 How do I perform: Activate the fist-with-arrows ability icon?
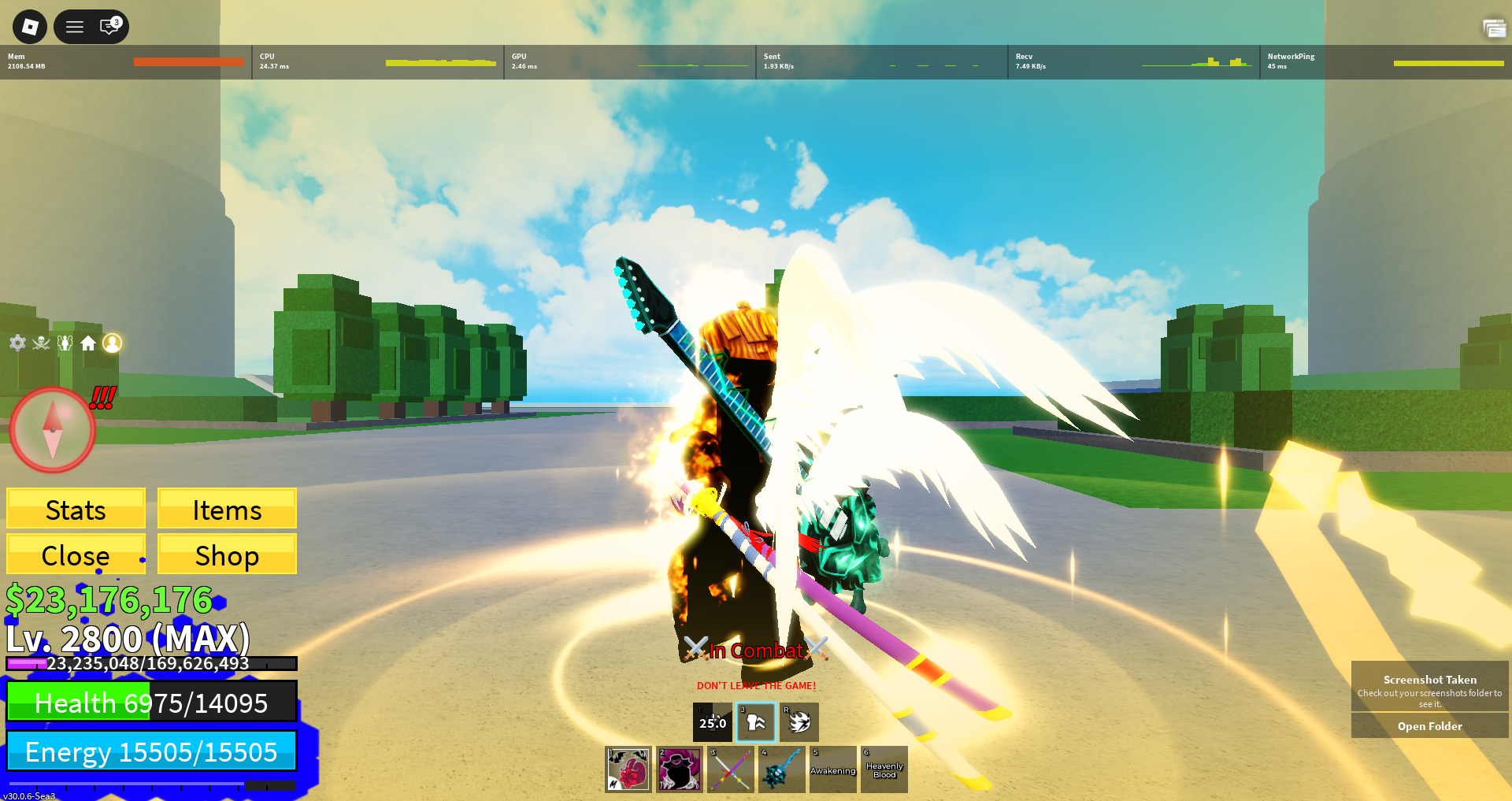pos(756,721)
